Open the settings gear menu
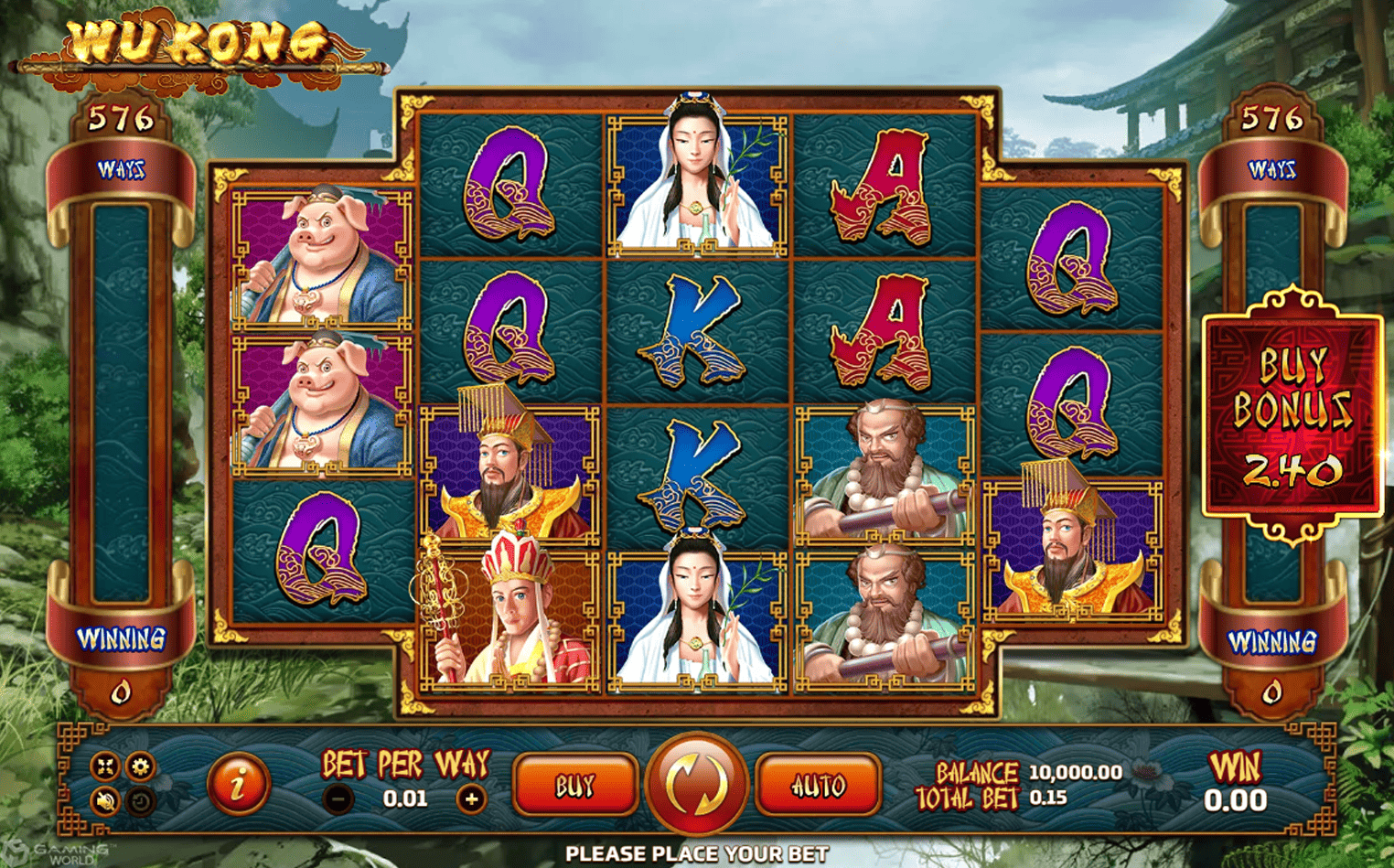Viewport: 1394px width, 868px height. (139, 766)
